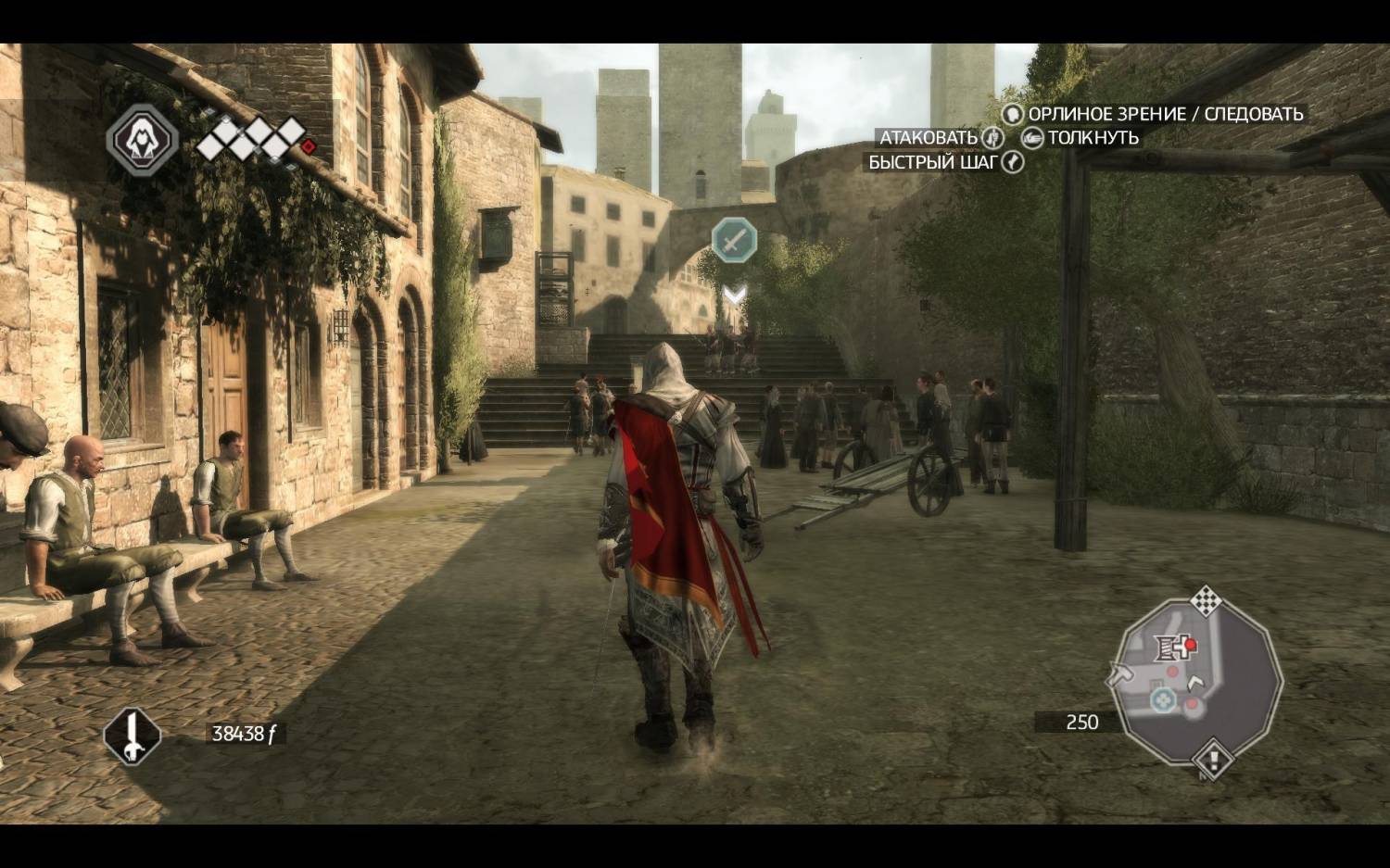Click the Assassin emblem icon
The width and height of the screenshot is (1390, 868).
click(142, 141)
